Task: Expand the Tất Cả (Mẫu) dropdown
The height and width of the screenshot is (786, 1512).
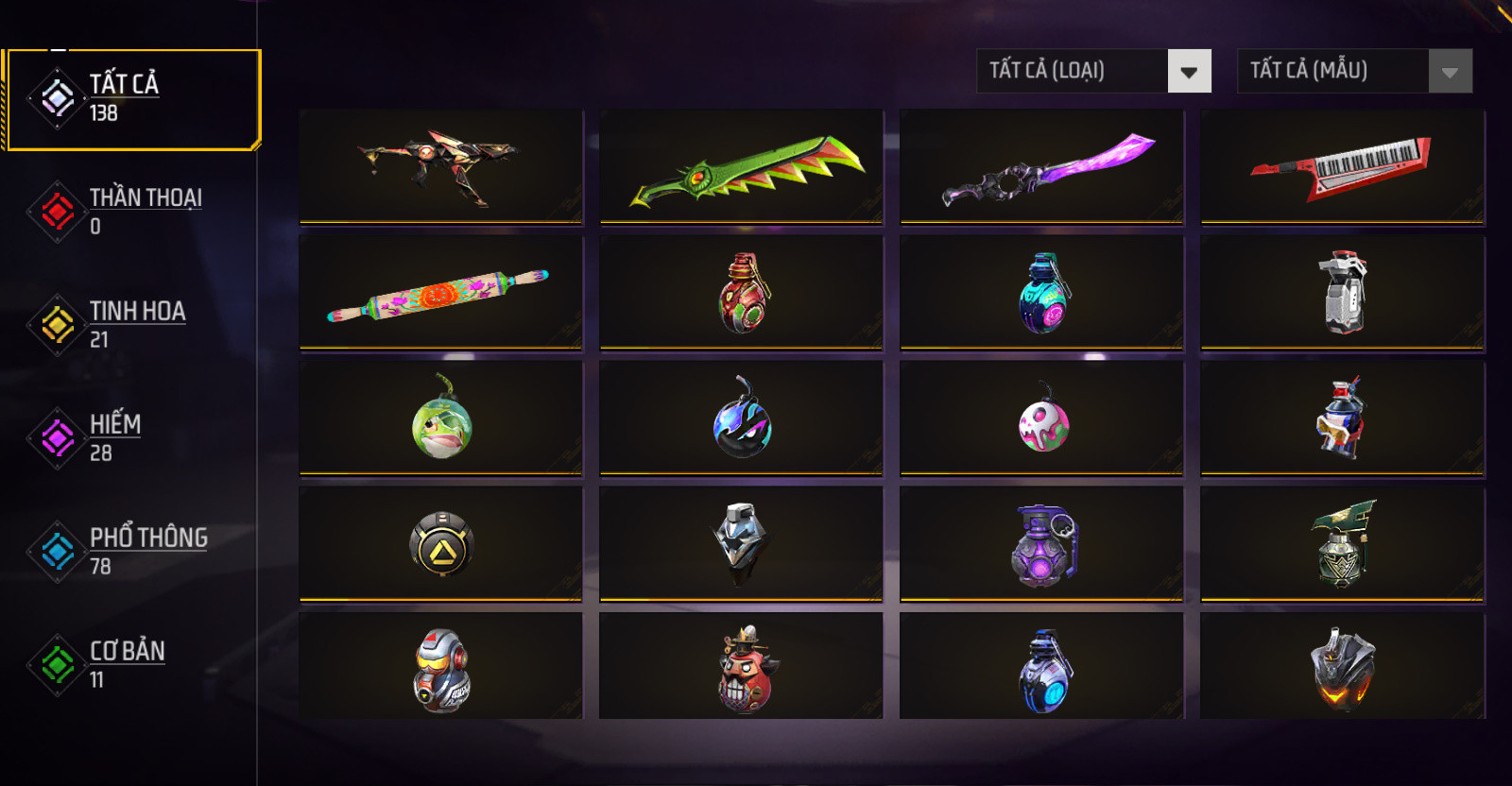Action: (1354, 71)
